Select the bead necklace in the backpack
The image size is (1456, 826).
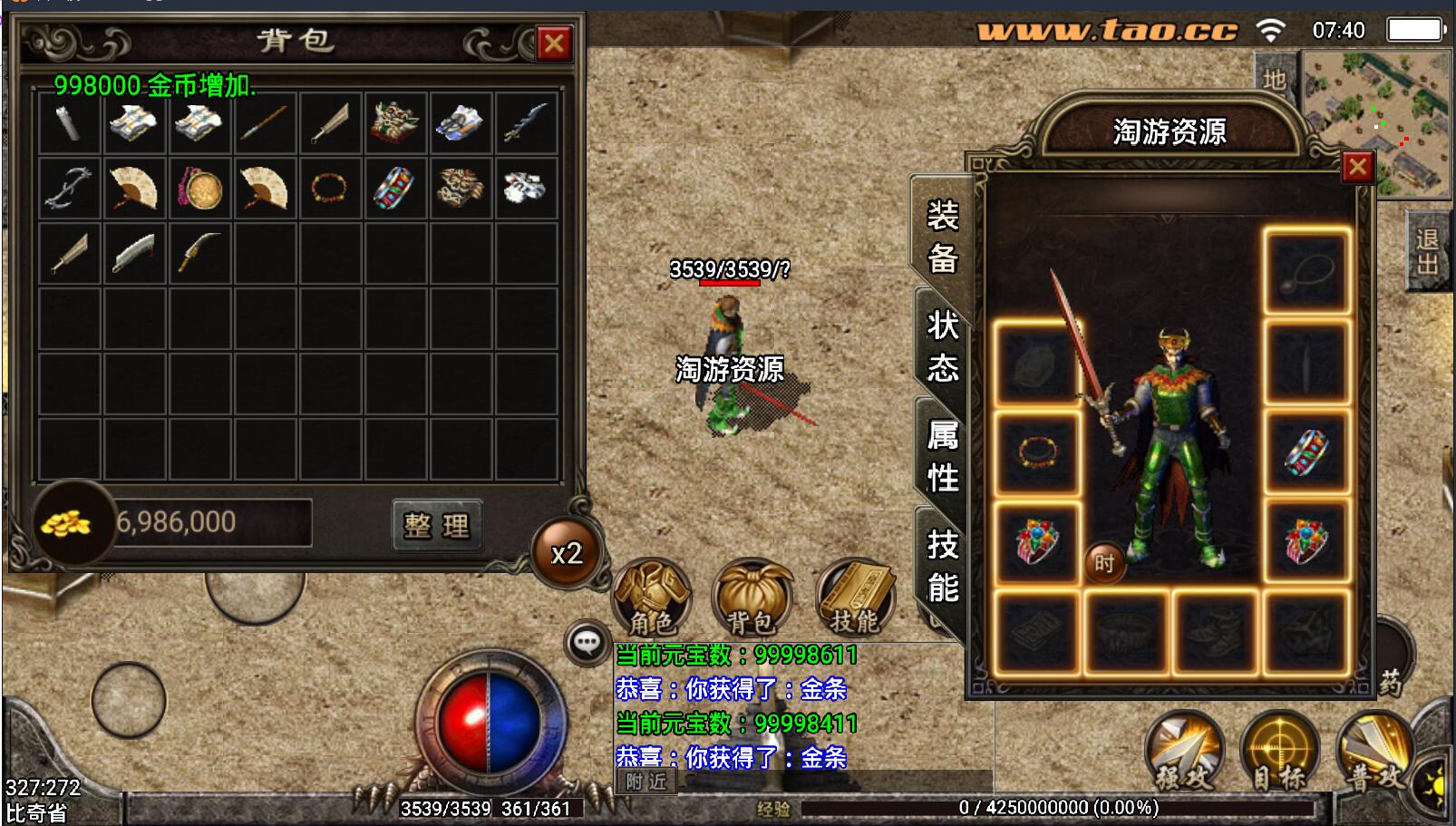tap(330, 189)
